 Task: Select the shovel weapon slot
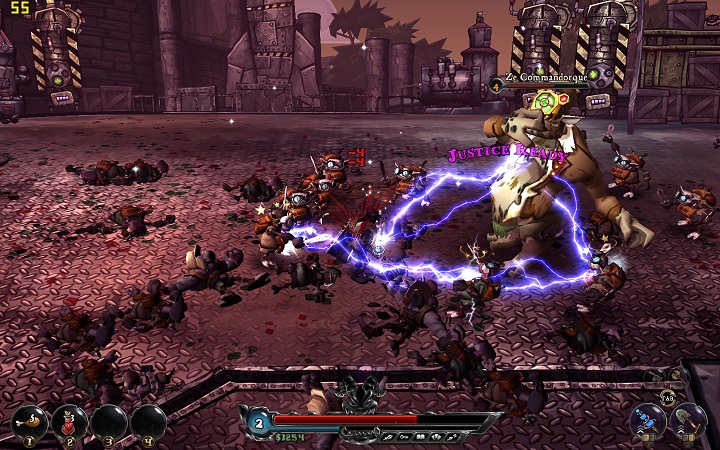pyautogui.click(x=687, y=420)
